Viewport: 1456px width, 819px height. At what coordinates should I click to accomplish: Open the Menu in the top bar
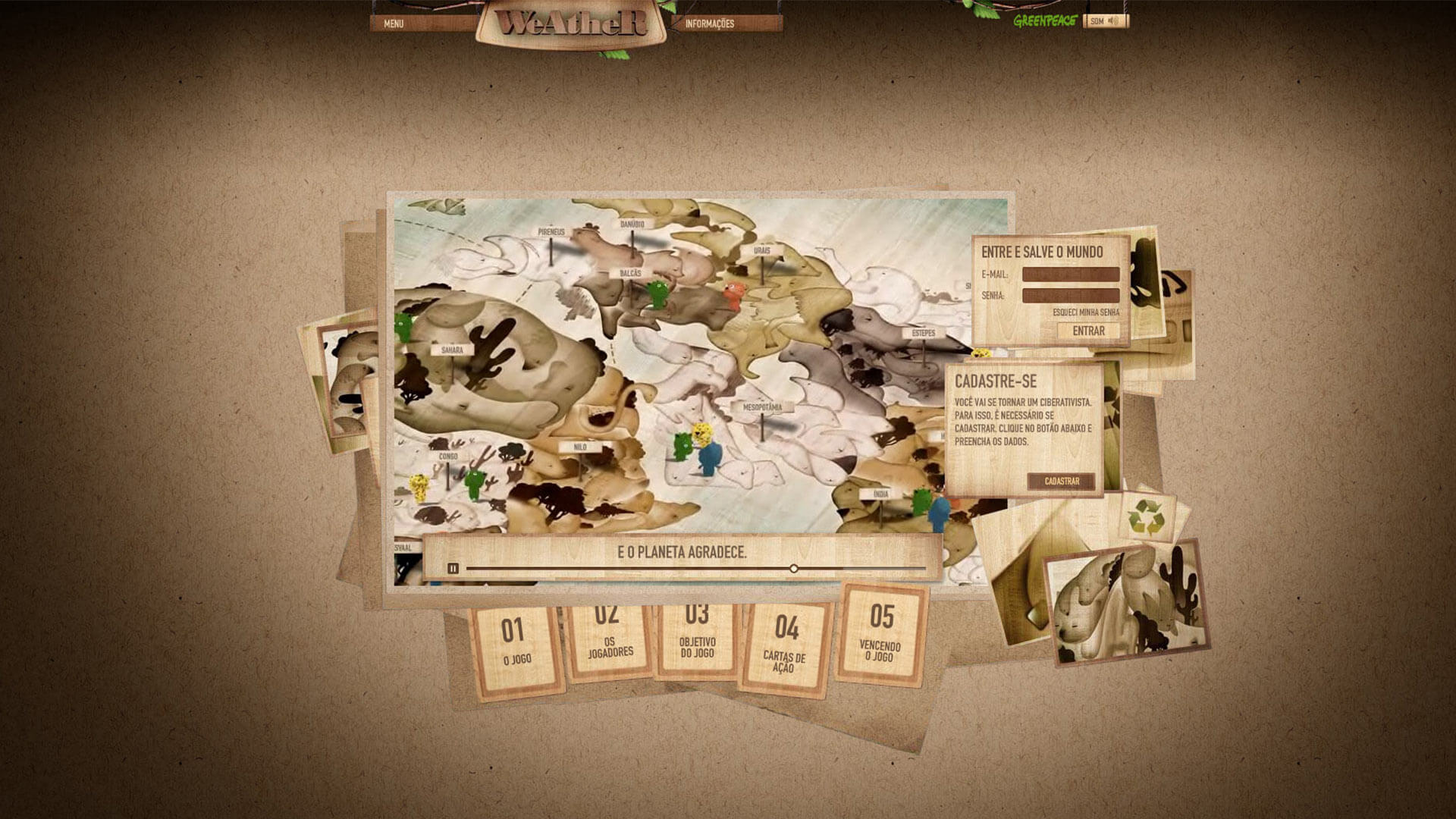(394, 24)
